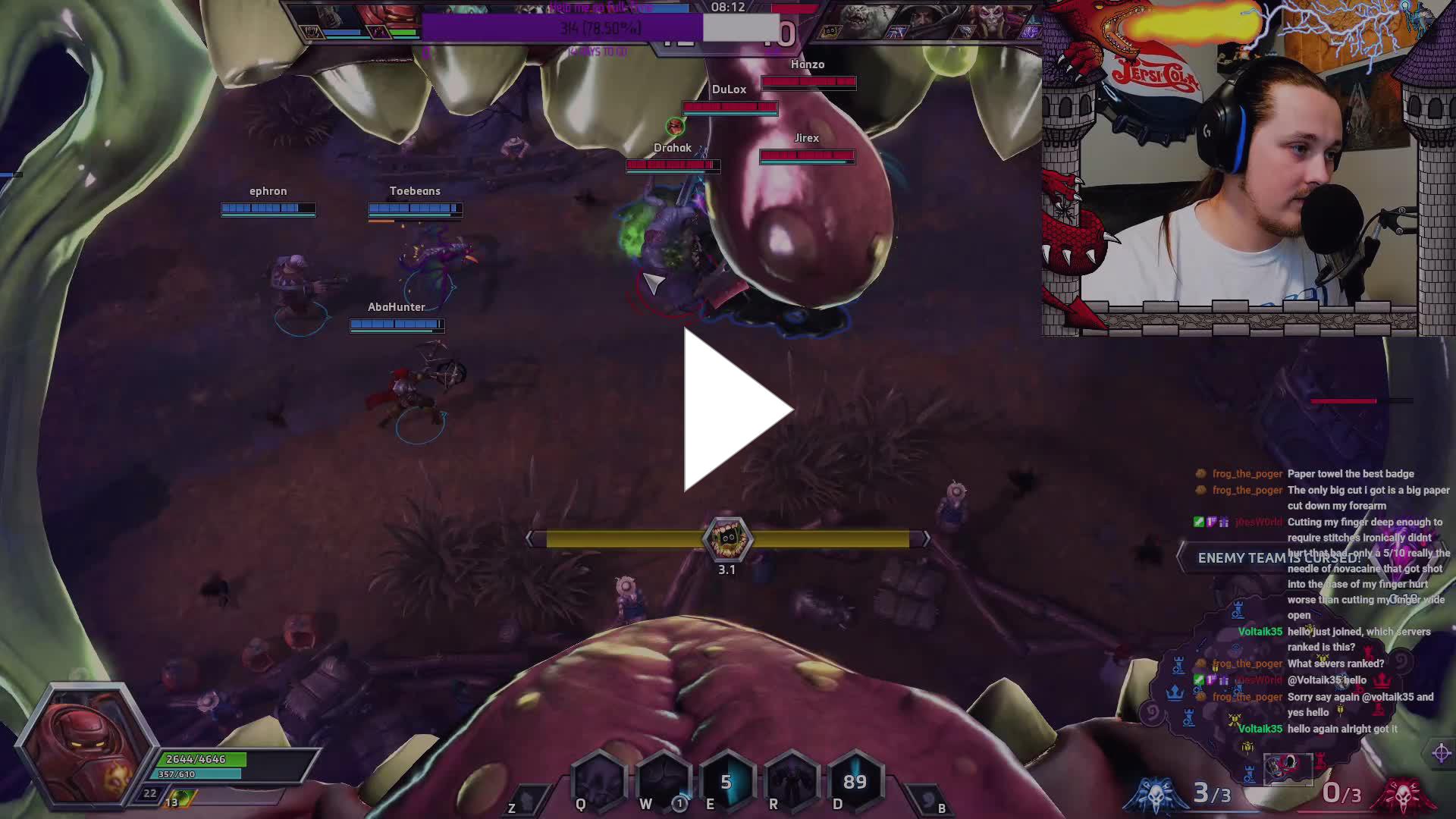This screenshot has height=819, width=1456.
Task: Activate the Q ability icon
Action: click(x=598, y=780)
